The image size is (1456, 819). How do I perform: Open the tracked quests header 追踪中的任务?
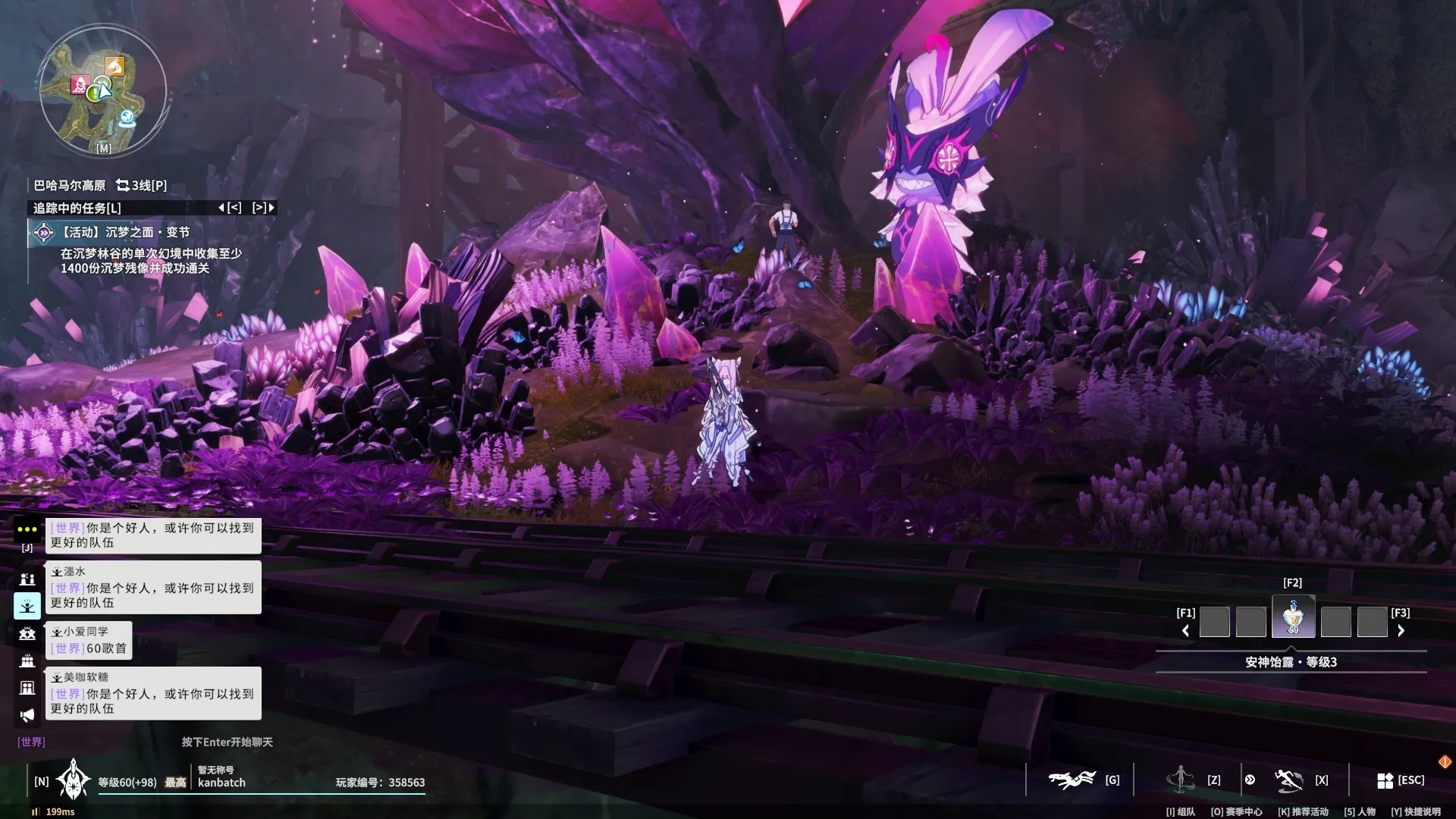tap(77, 208)
